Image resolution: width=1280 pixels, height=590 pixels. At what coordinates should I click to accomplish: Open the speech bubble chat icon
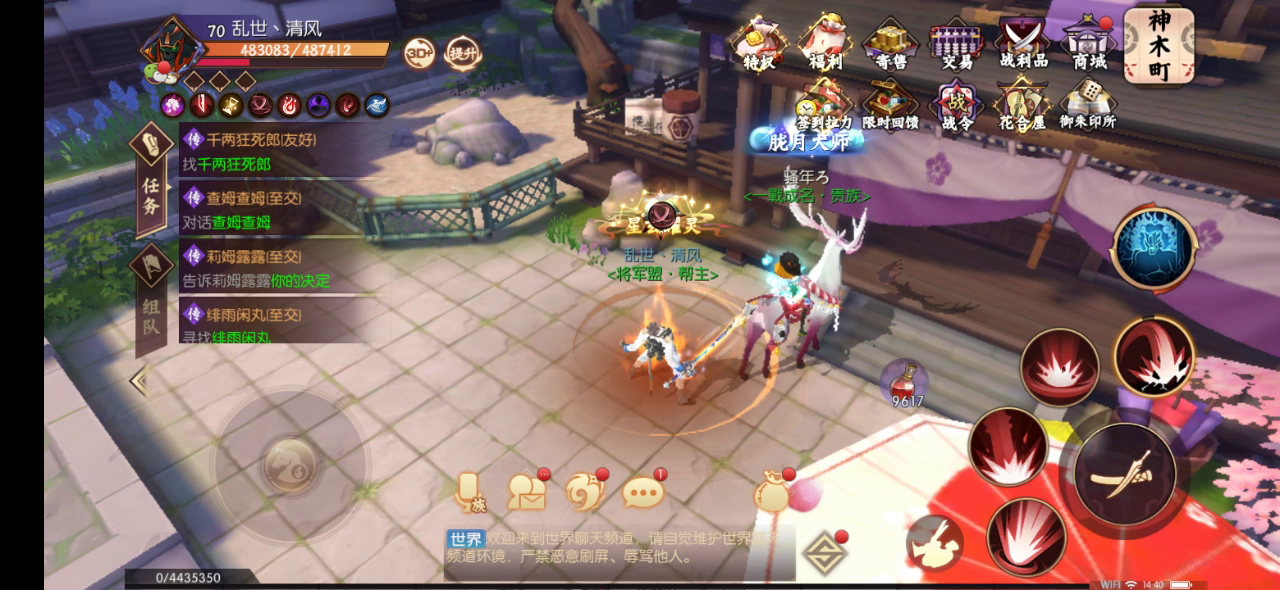(643, 491)
